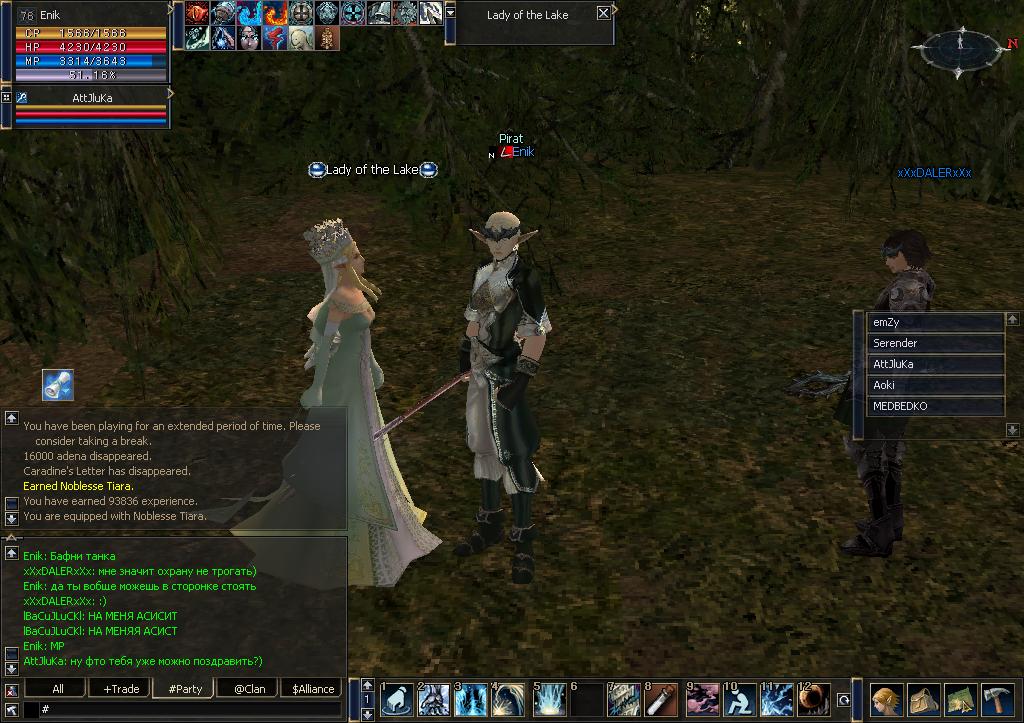Select AttJluKa's party status frame
Viewport: 1024px width, 723px height.
click(x=90, y=108)
